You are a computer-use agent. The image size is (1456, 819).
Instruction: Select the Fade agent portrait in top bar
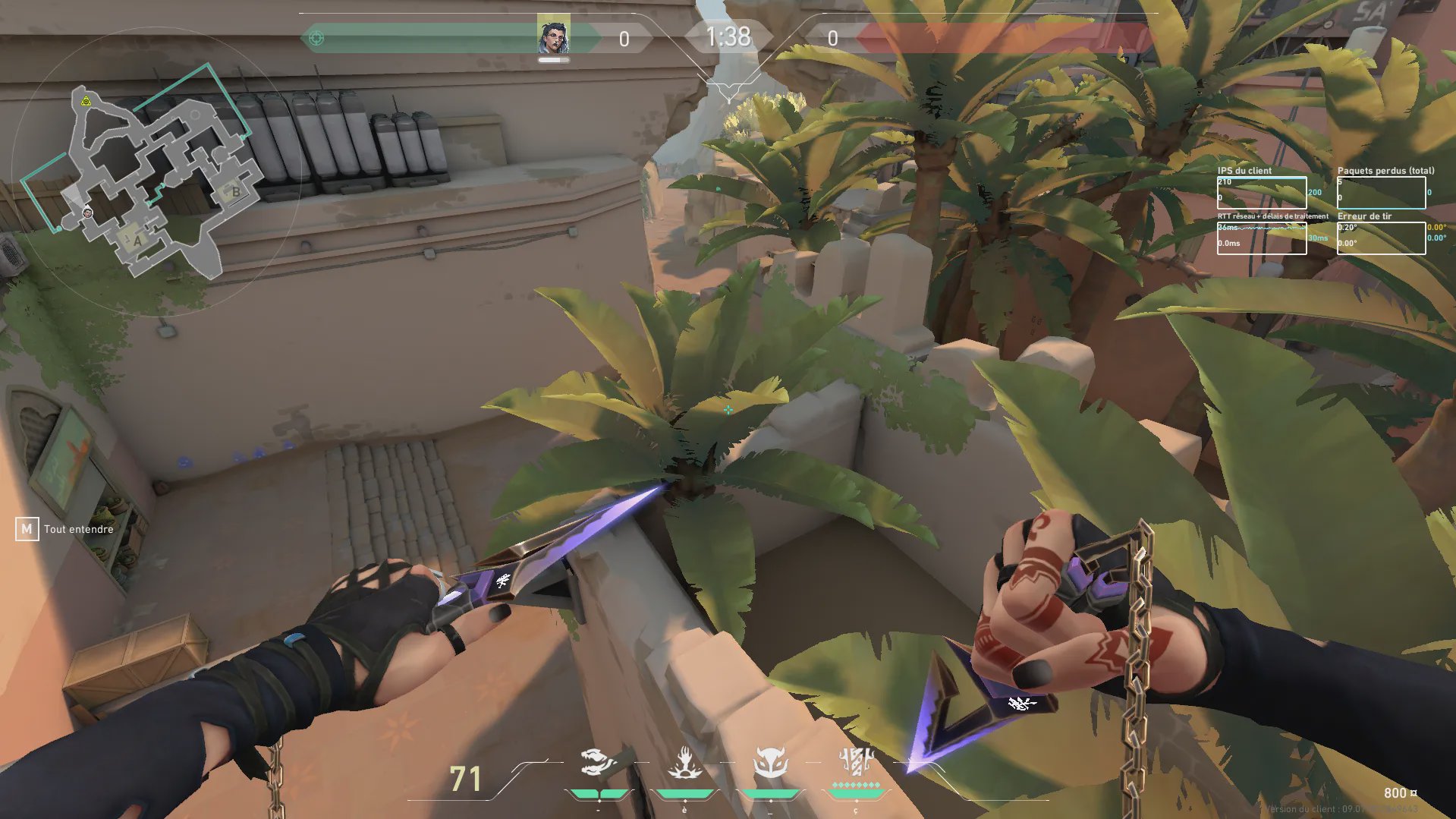(553, 36)
